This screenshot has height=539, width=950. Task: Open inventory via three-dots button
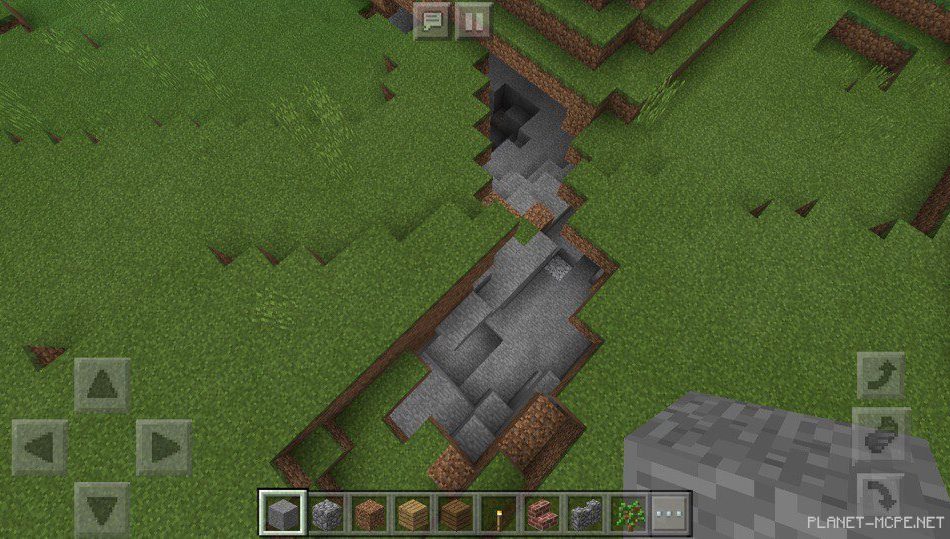[669, 514]
